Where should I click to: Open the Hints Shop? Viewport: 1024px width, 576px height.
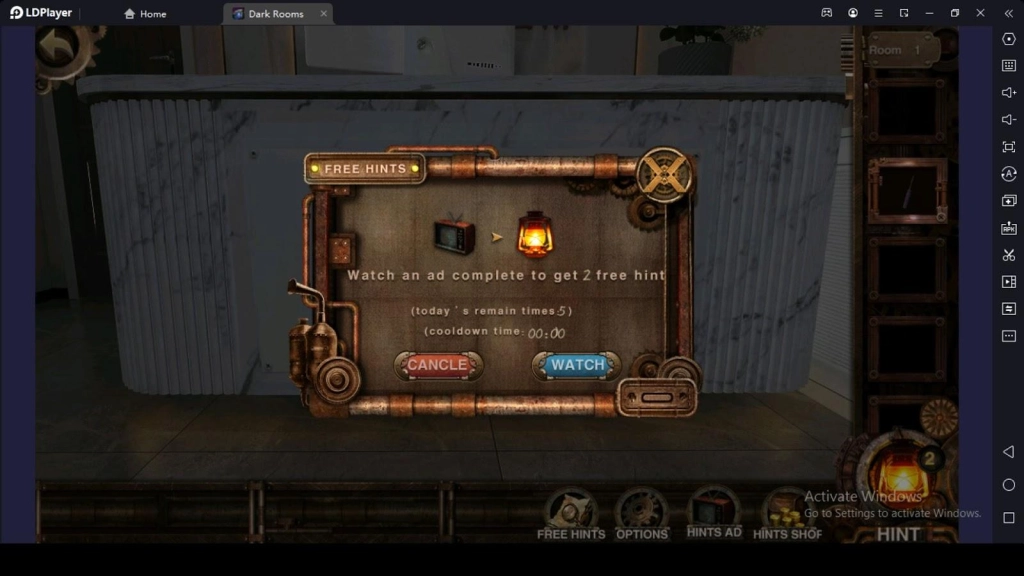coord(786,513)
